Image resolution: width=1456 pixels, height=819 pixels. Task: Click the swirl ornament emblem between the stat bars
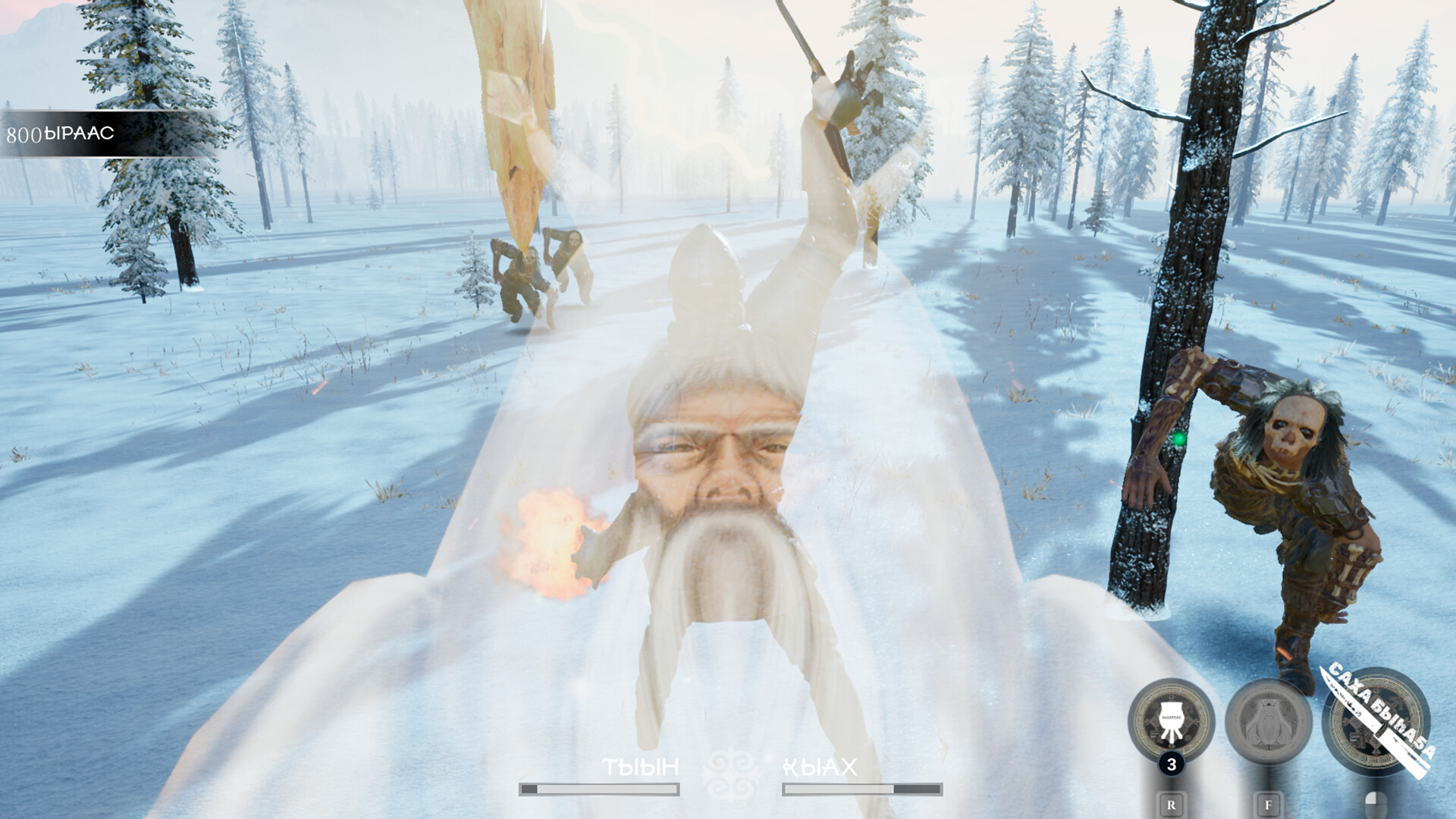click(x=729, y=772)
